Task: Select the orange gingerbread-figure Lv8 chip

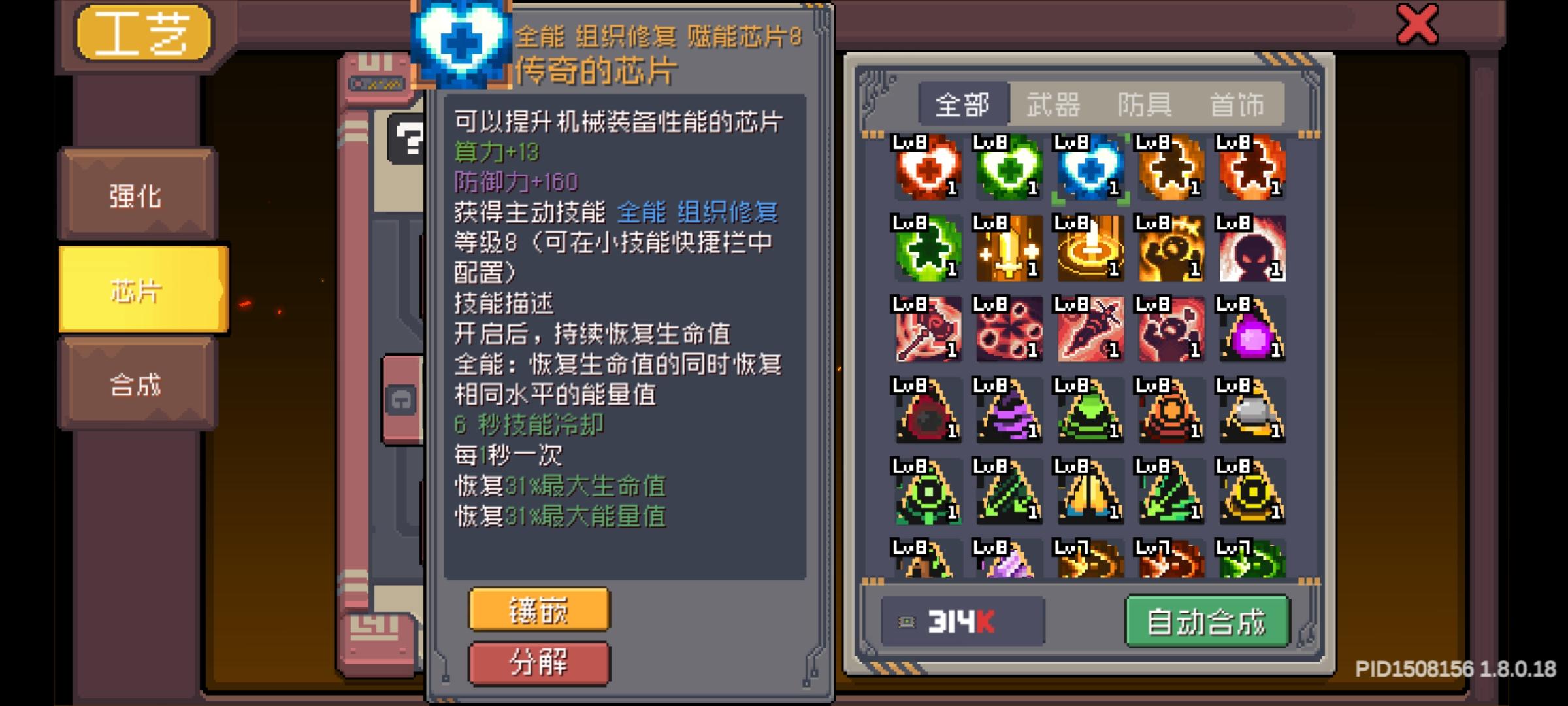Action: [x=1171, y=169]
